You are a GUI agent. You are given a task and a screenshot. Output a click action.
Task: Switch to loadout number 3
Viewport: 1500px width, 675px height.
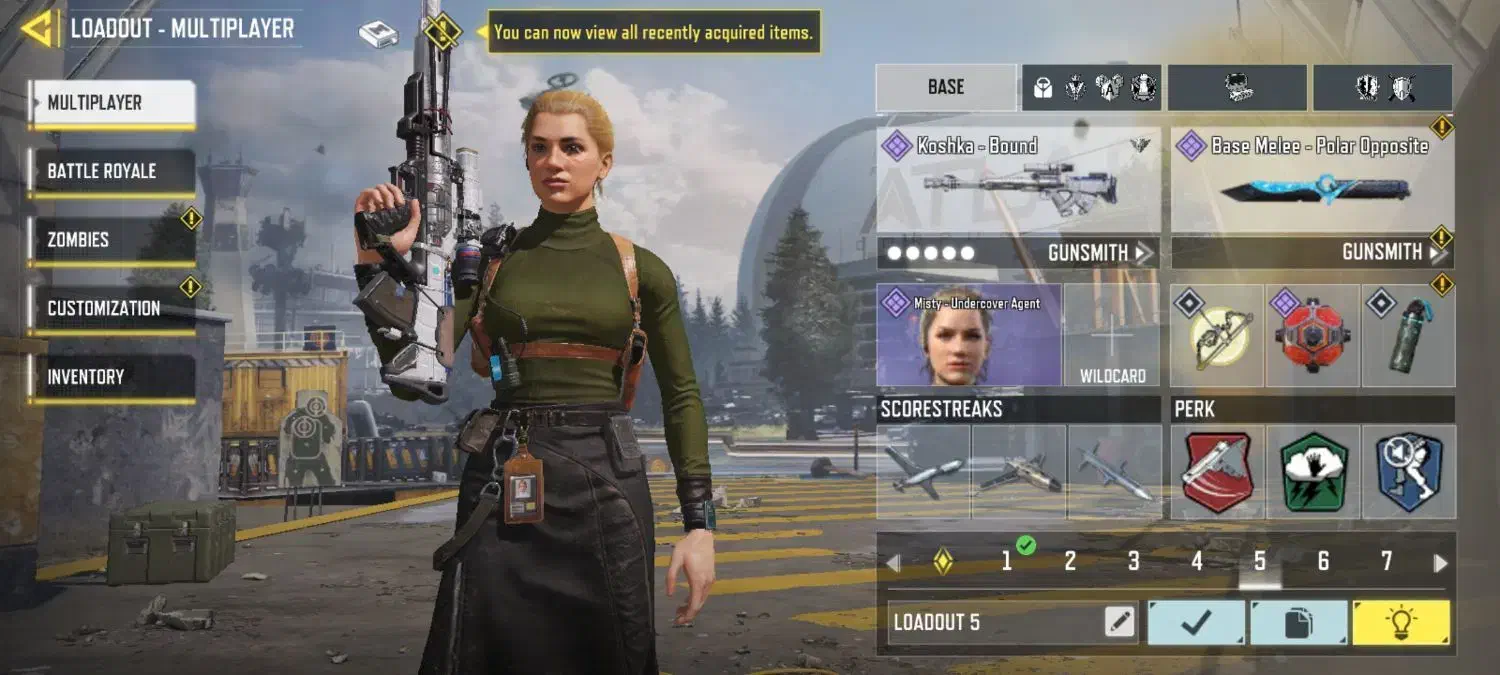[x=1133, y=562]
